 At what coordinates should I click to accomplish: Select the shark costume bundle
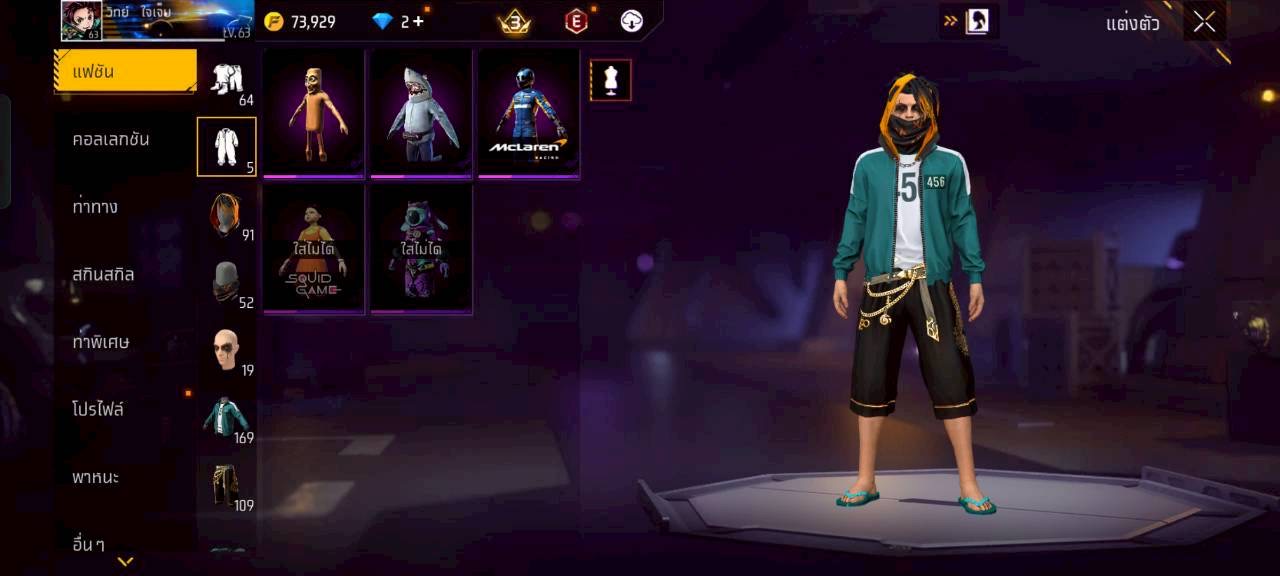(422, 113)
